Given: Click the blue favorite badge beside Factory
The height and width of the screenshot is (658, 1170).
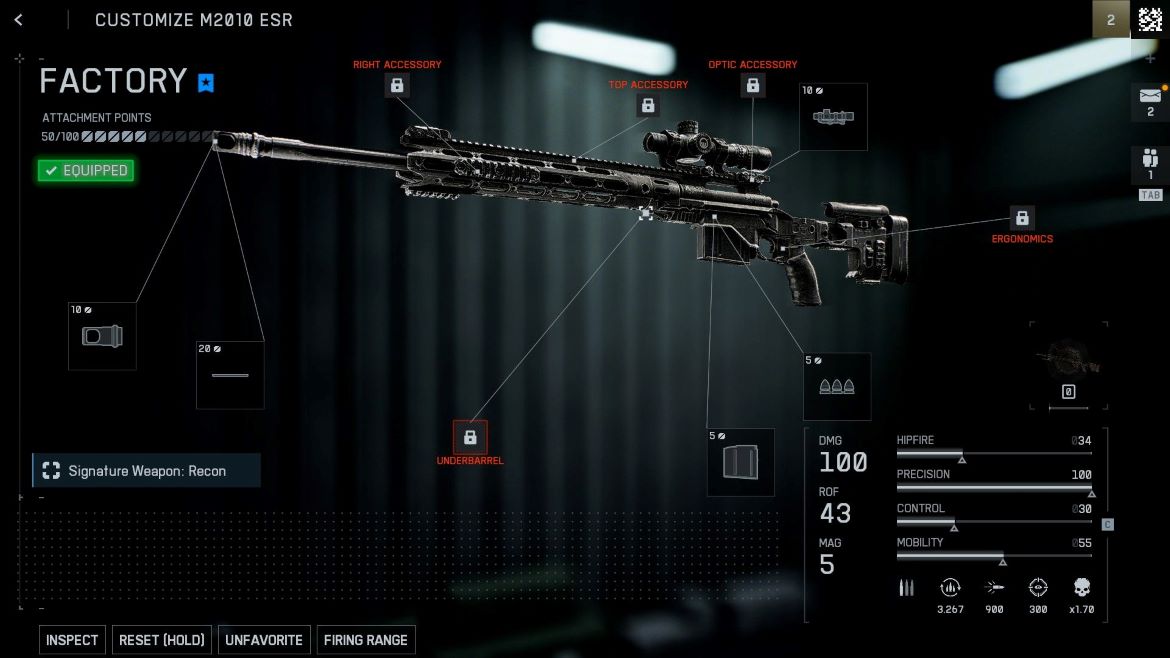Looking at the screenshot, I should (206, 83).
